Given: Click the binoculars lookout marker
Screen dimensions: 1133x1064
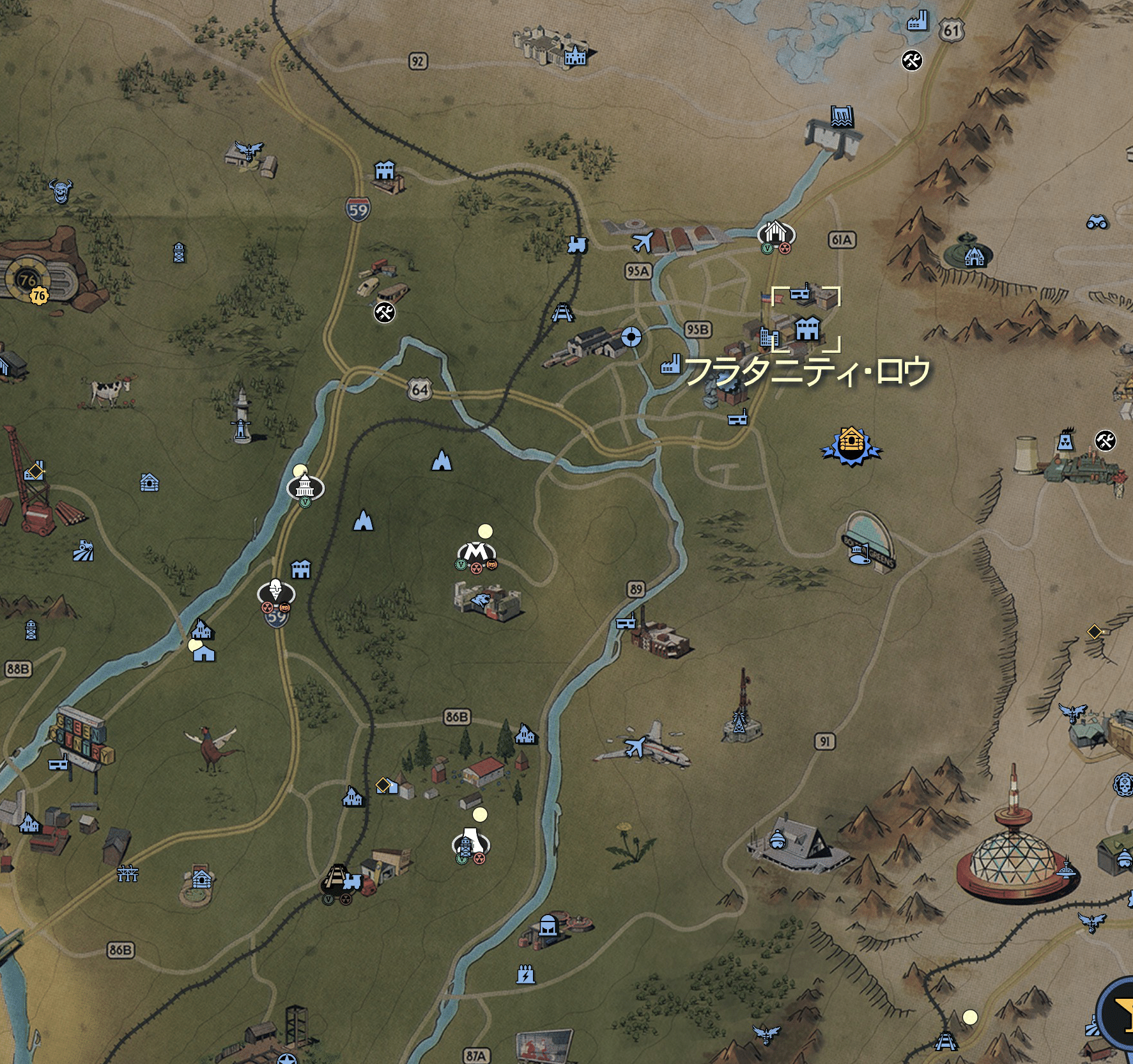Looking at the screenshot, I should pos(1097,222).
